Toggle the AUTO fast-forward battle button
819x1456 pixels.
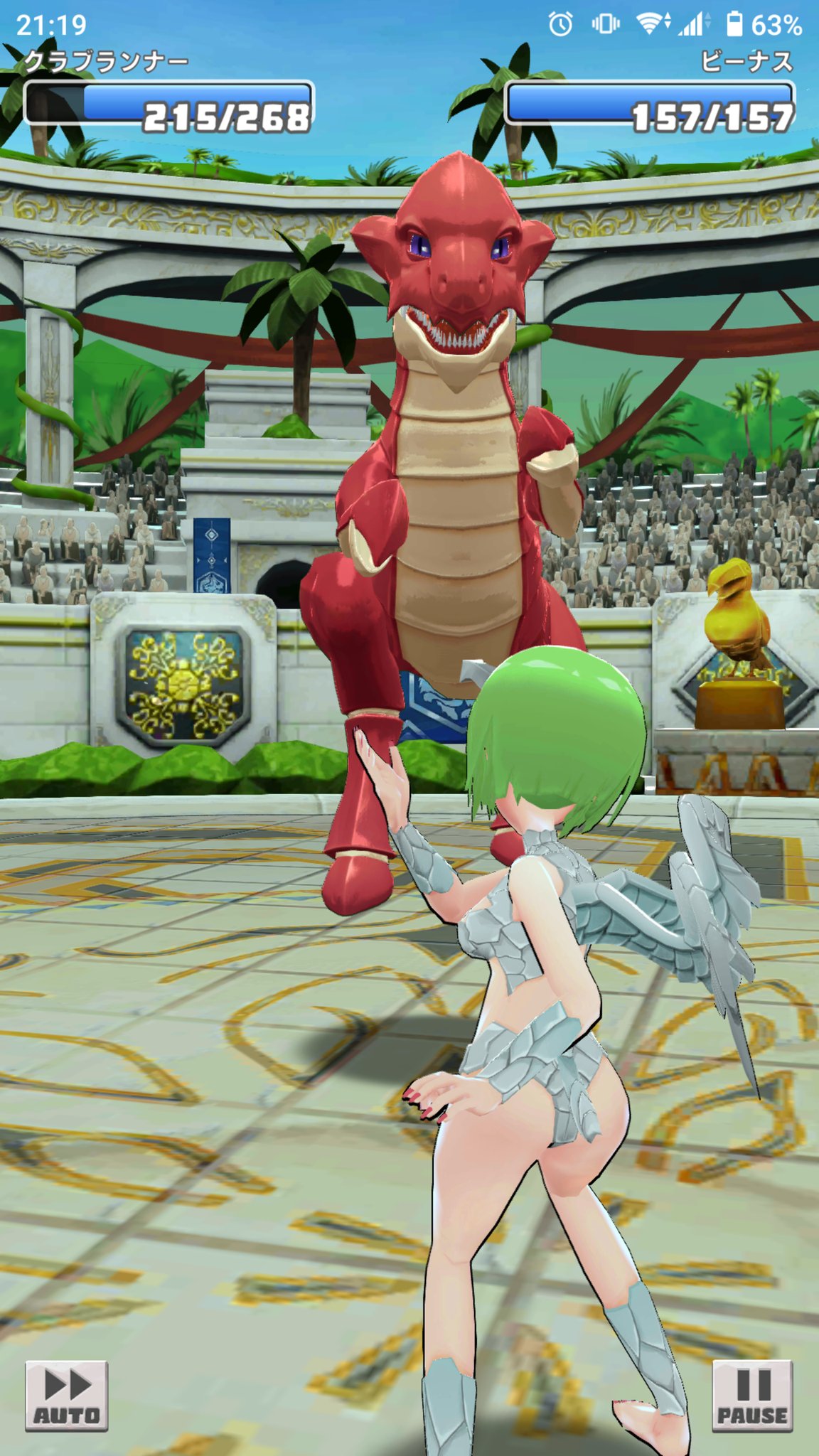point(66,1395)
